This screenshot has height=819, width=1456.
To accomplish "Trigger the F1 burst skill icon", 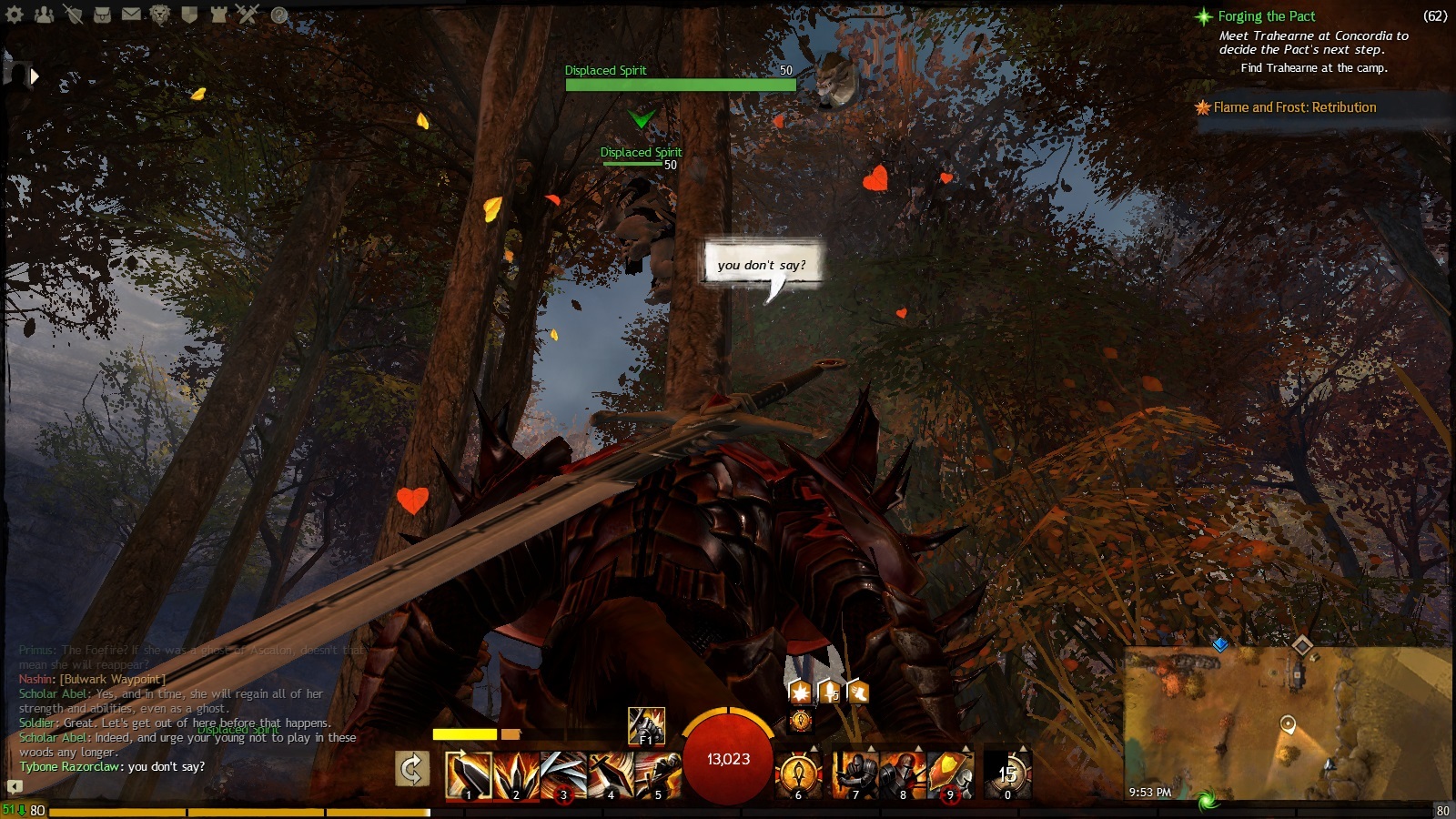I will coord(646,726).
